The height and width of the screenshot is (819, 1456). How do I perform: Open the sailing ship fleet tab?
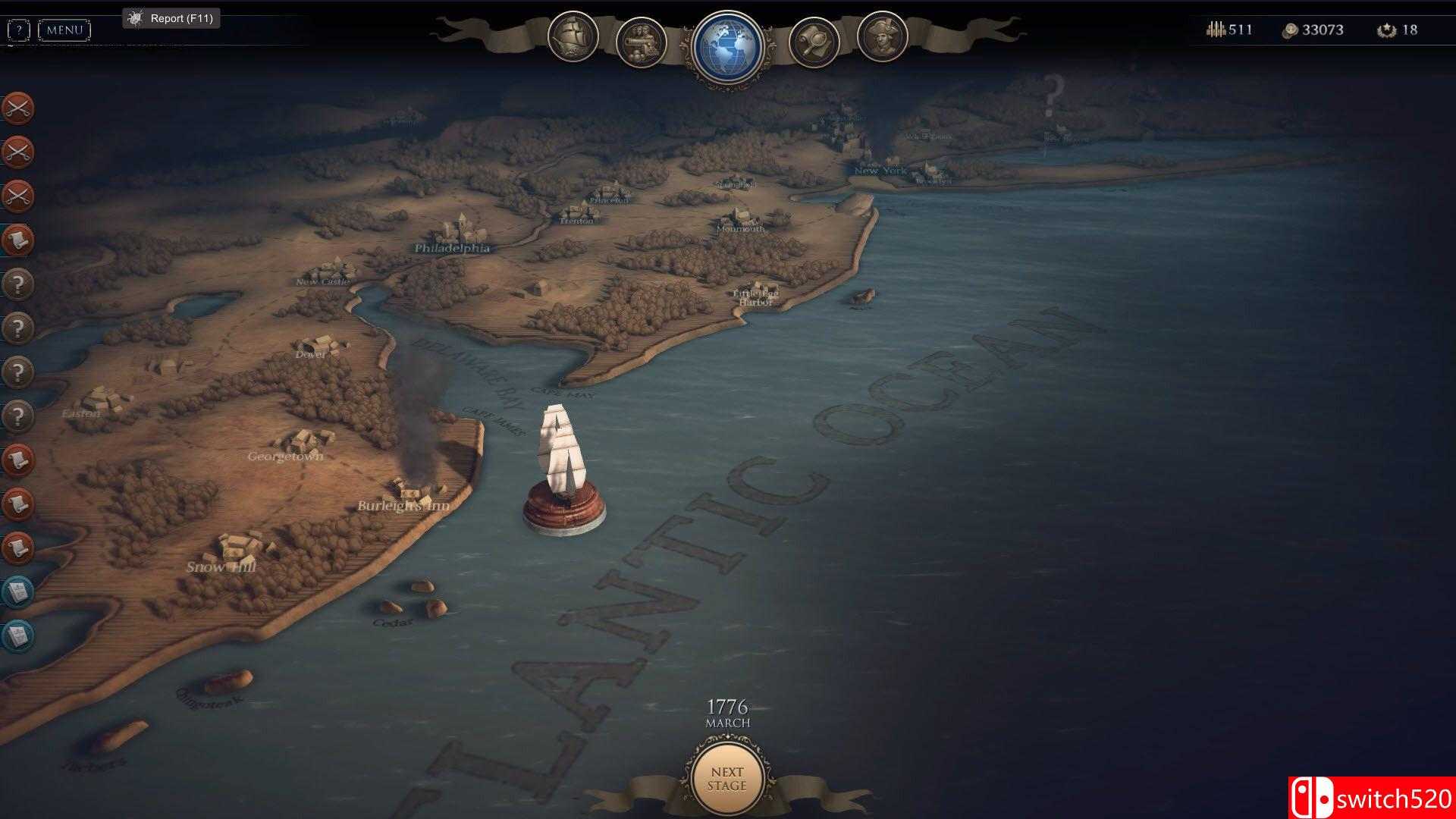click(573, 37)
